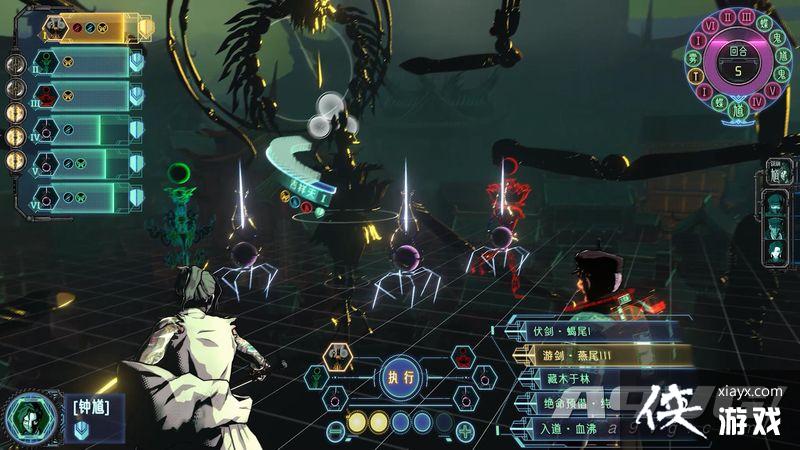Click the plus button beside the energy orbs
This screenshot has width=800, height=450.
[466, 431]
